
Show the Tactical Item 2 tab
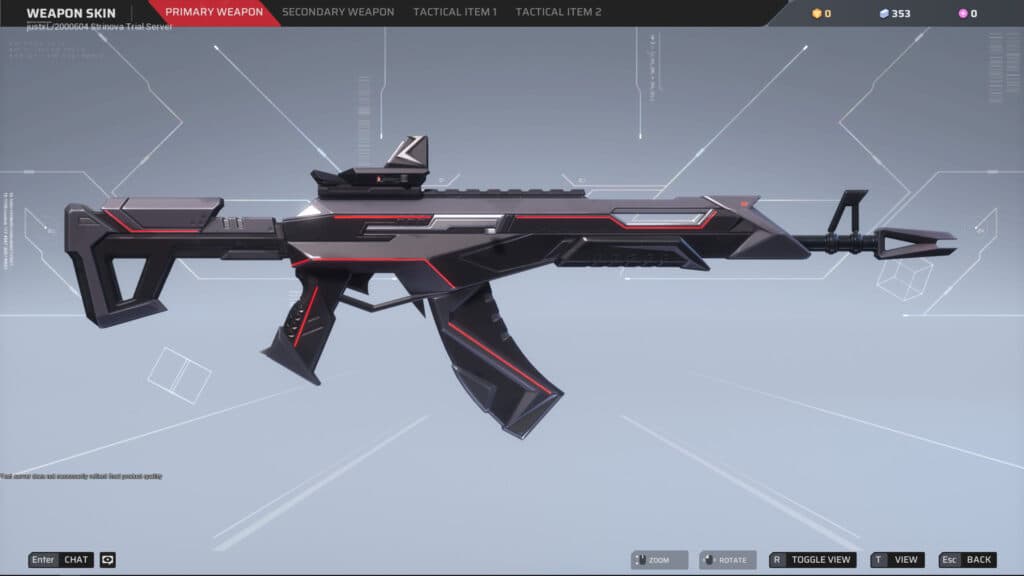[x=558, y=13]
